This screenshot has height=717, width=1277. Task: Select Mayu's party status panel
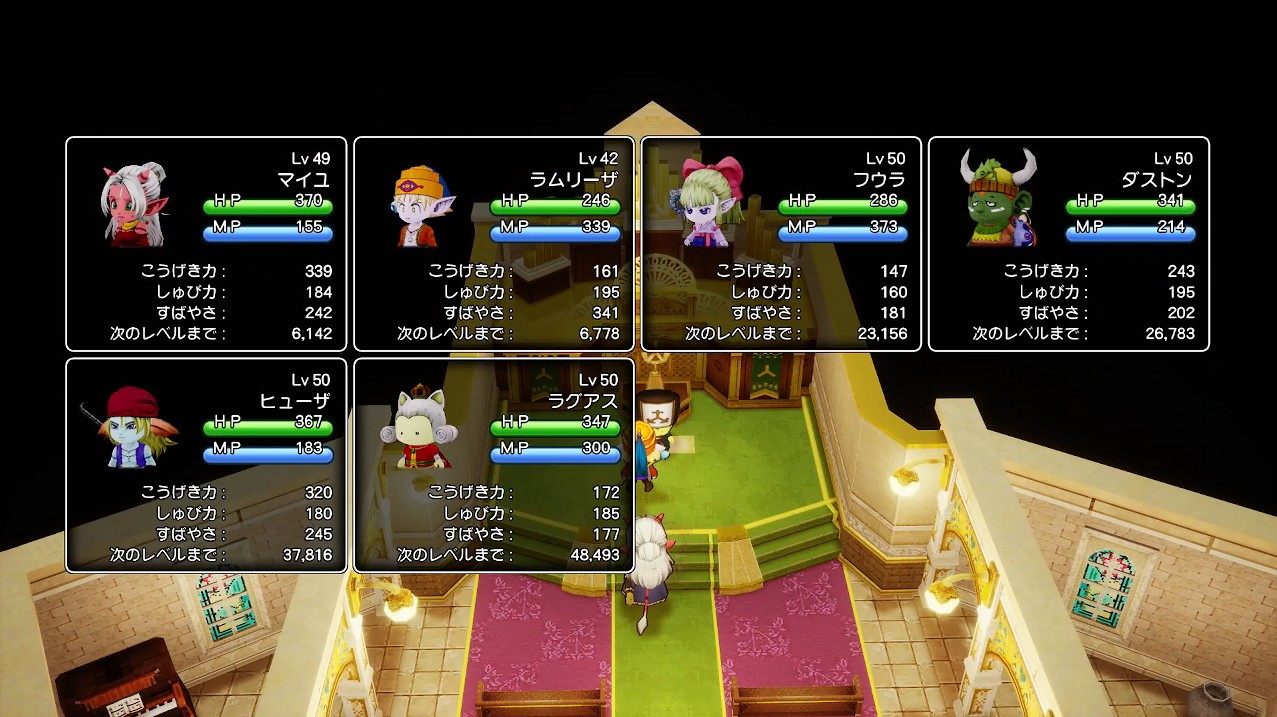206,244
